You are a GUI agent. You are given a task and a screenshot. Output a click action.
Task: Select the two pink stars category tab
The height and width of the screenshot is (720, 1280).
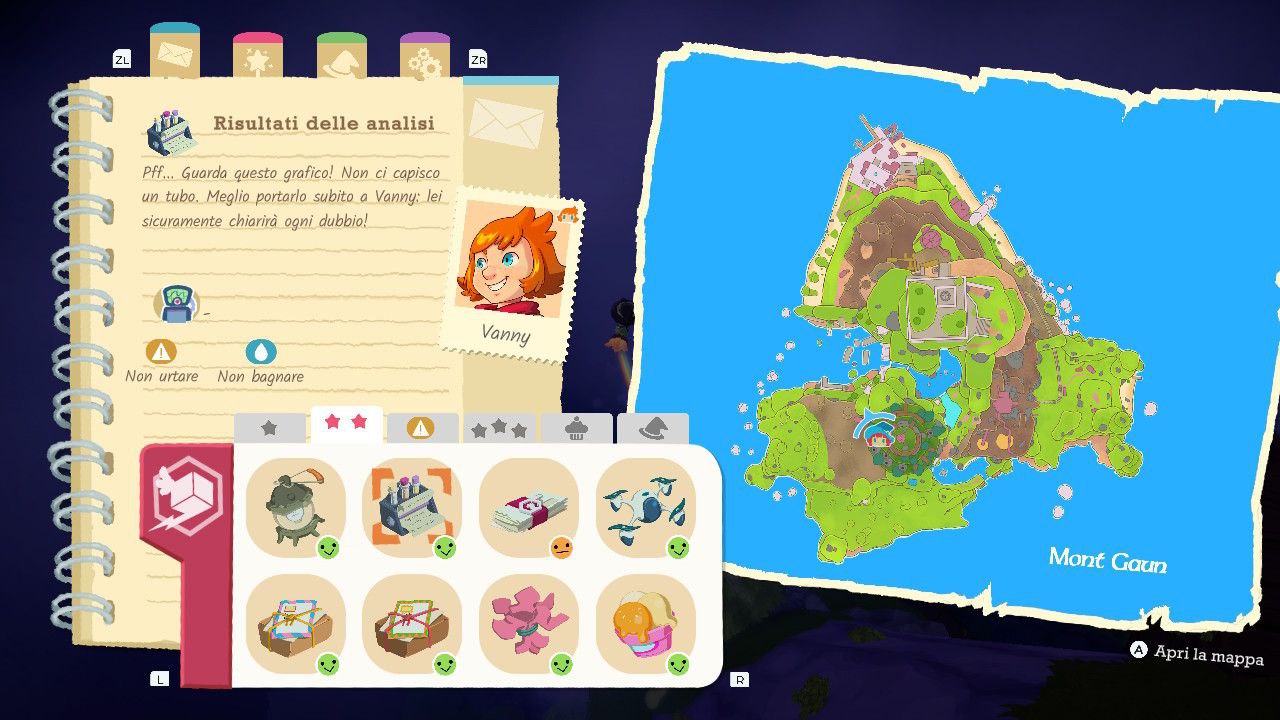[x=346, y=425]
